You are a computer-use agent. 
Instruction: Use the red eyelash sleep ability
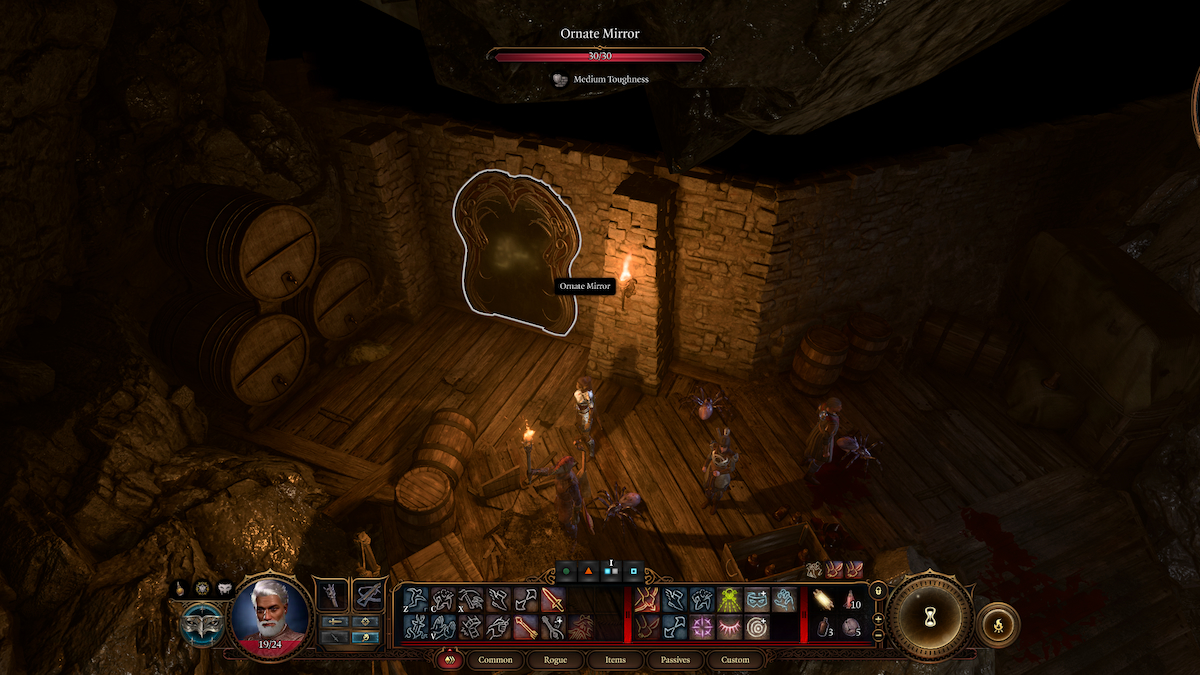click(729, 627)
